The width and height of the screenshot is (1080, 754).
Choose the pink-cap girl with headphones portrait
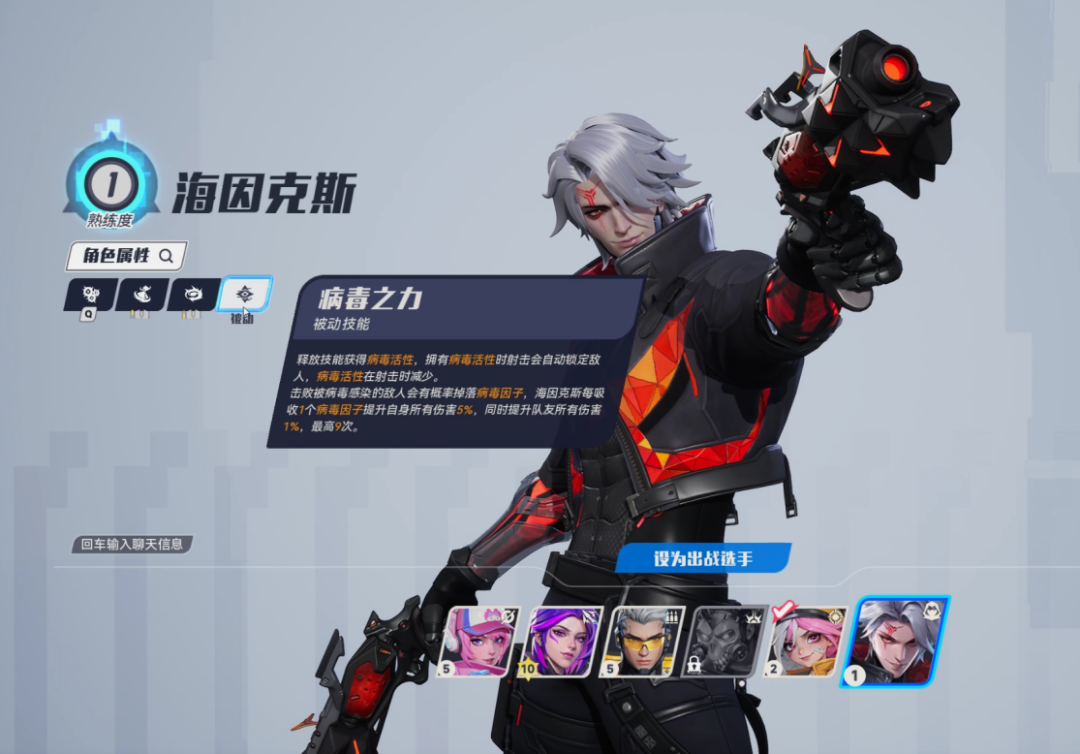(x=480, y=642)
